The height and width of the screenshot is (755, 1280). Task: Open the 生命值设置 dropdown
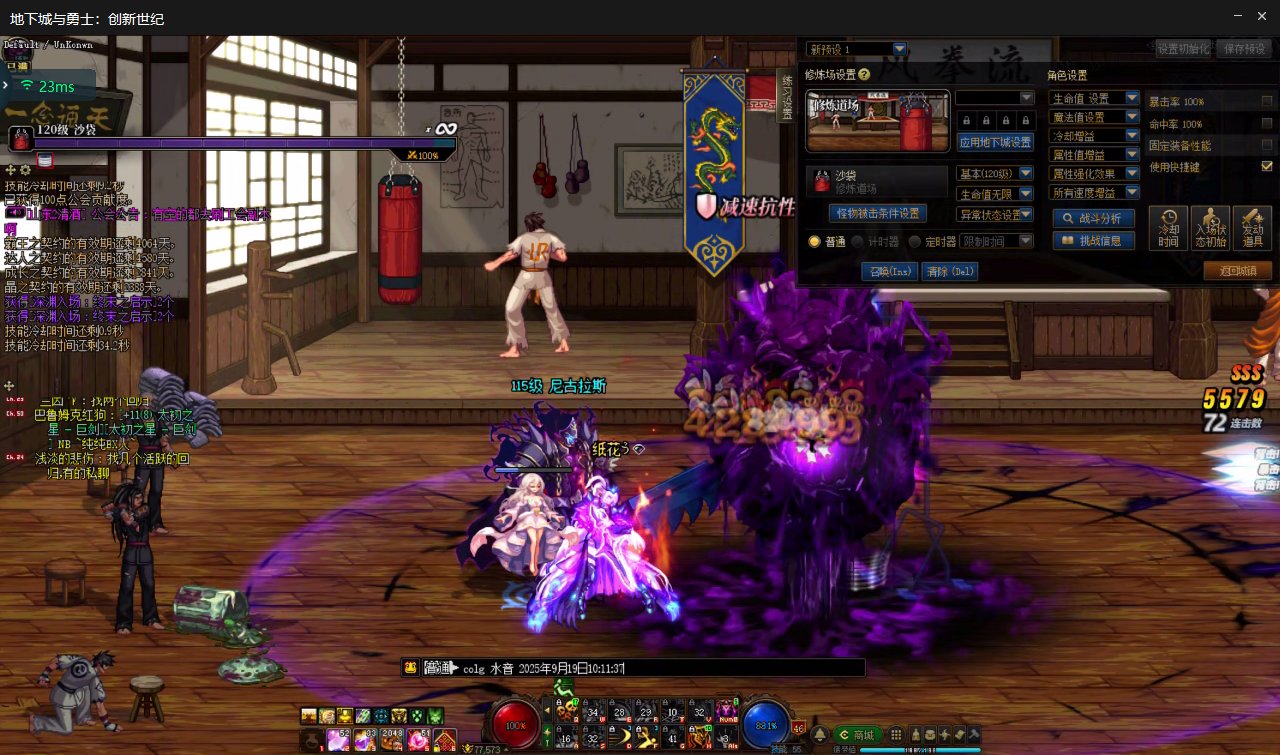coord(1132,98)
